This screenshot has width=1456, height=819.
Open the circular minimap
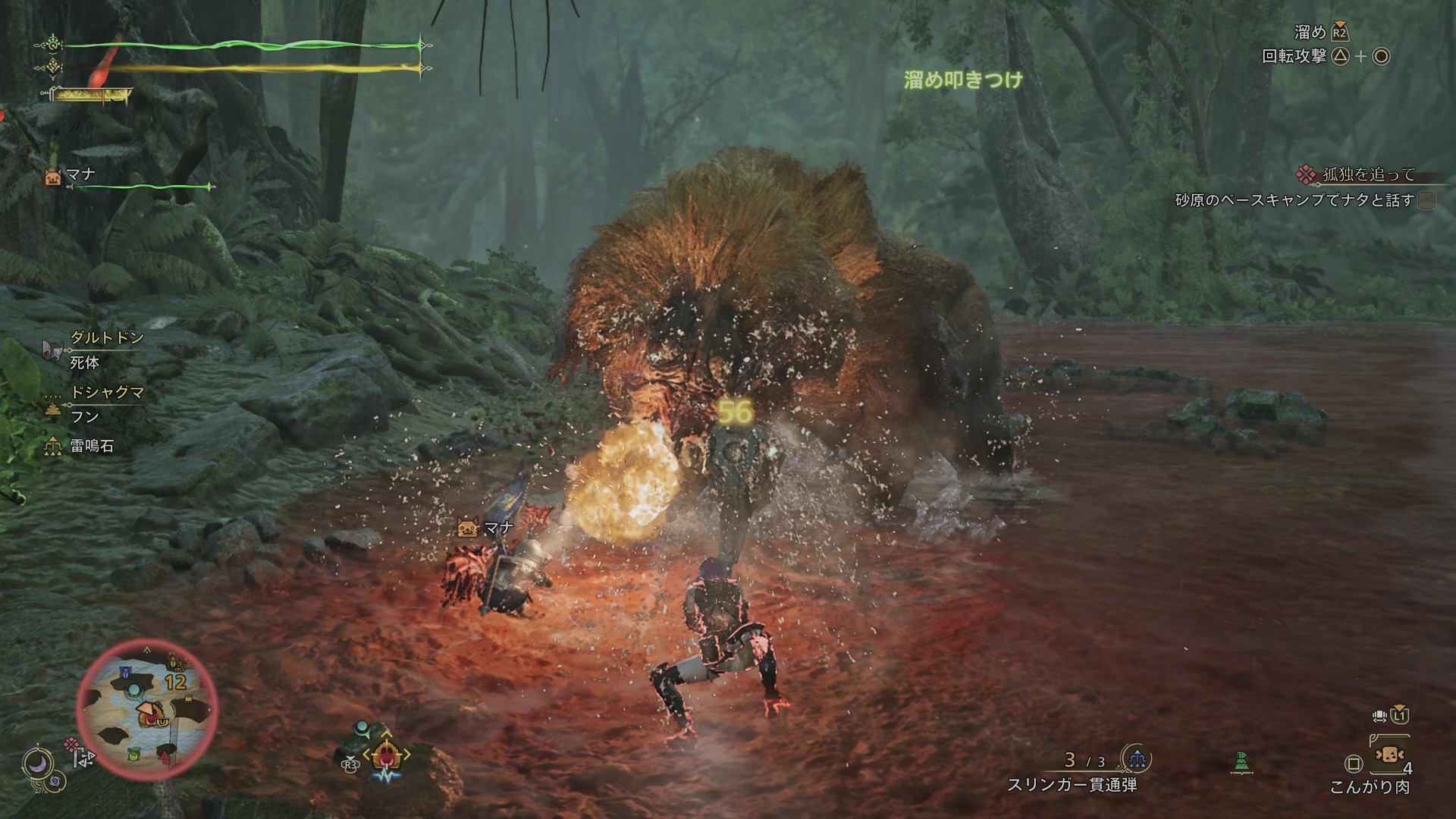(147, 709)
